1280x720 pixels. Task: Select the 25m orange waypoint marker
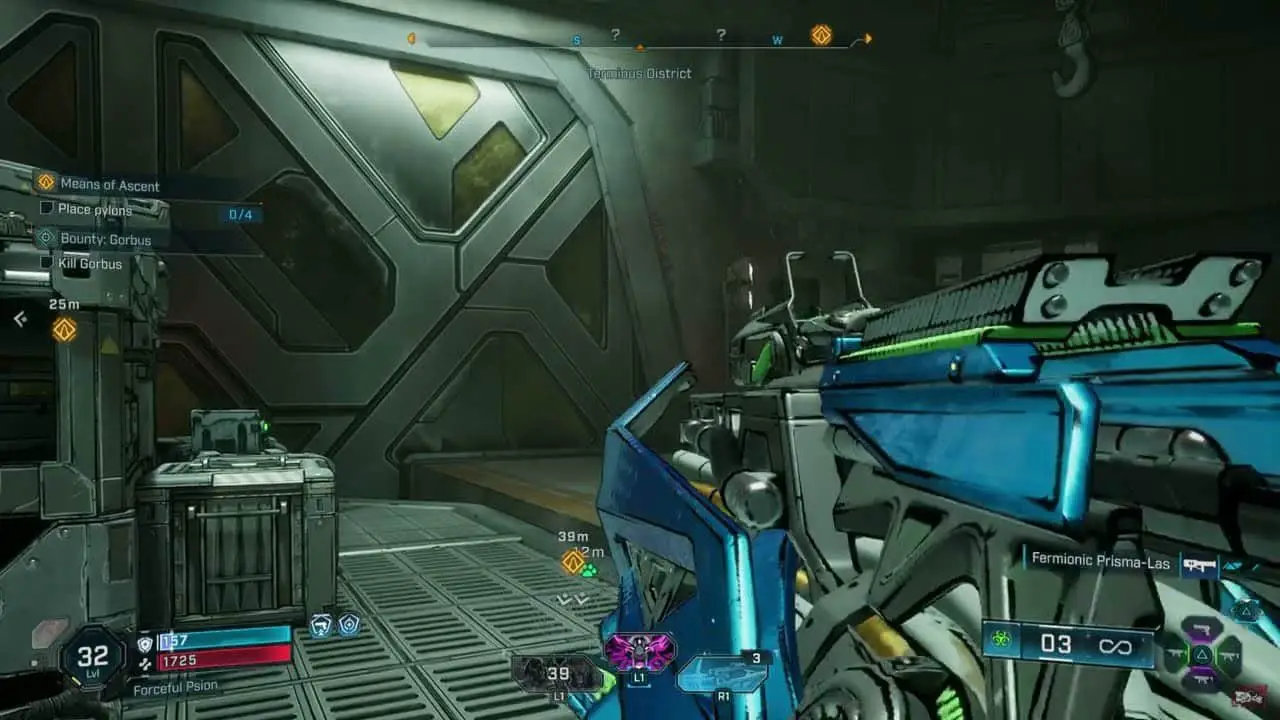64,328
